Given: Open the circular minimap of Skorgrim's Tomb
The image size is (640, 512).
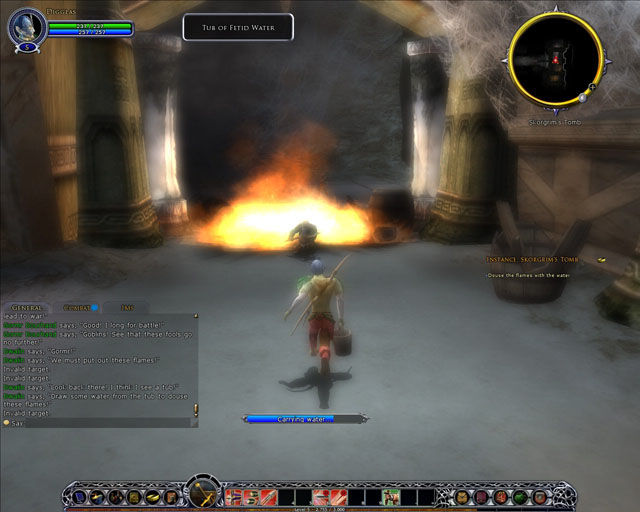Looking at the screenshot, I should tap(555, 60).
